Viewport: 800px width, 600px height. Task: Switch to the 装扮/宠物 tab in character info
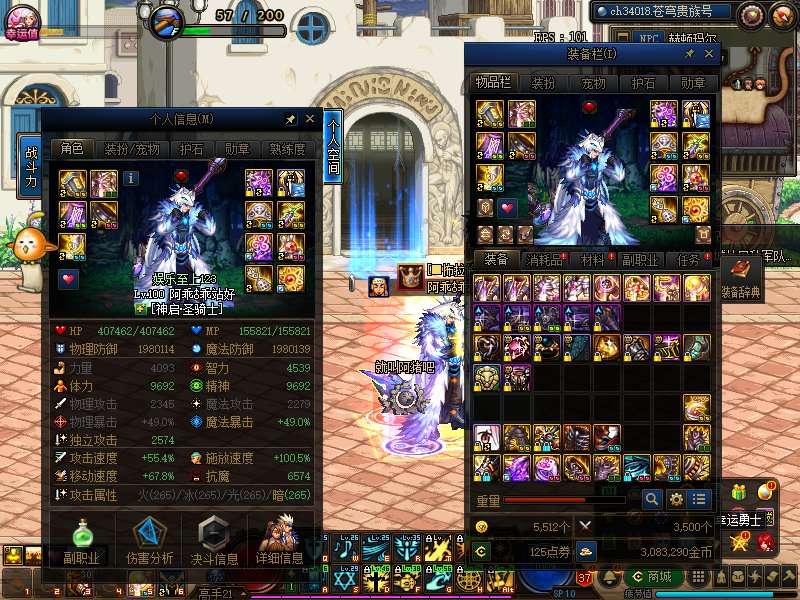[132, 148]
